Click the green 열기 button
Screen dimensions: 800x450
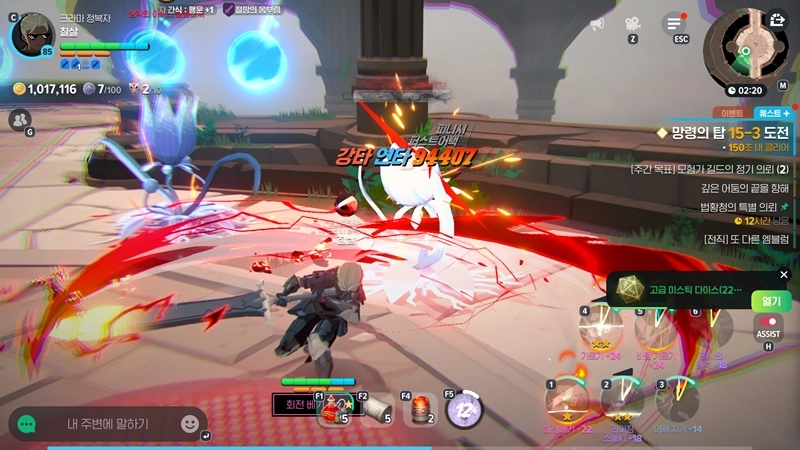pyautogui.click(x=771, y=299)
